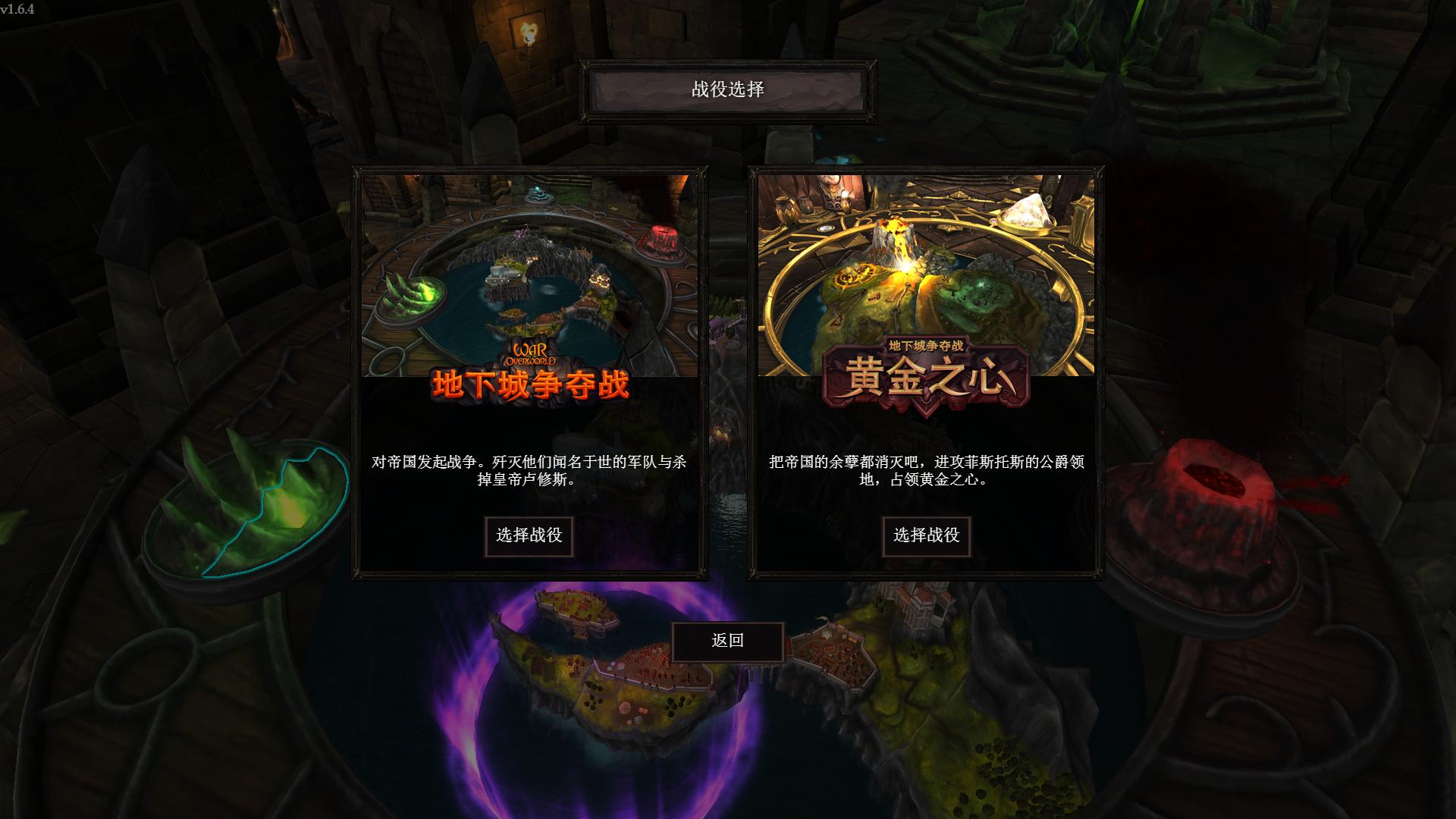Click the 地下城争夺战 label above Heart of Gold

tap(927, 345)
